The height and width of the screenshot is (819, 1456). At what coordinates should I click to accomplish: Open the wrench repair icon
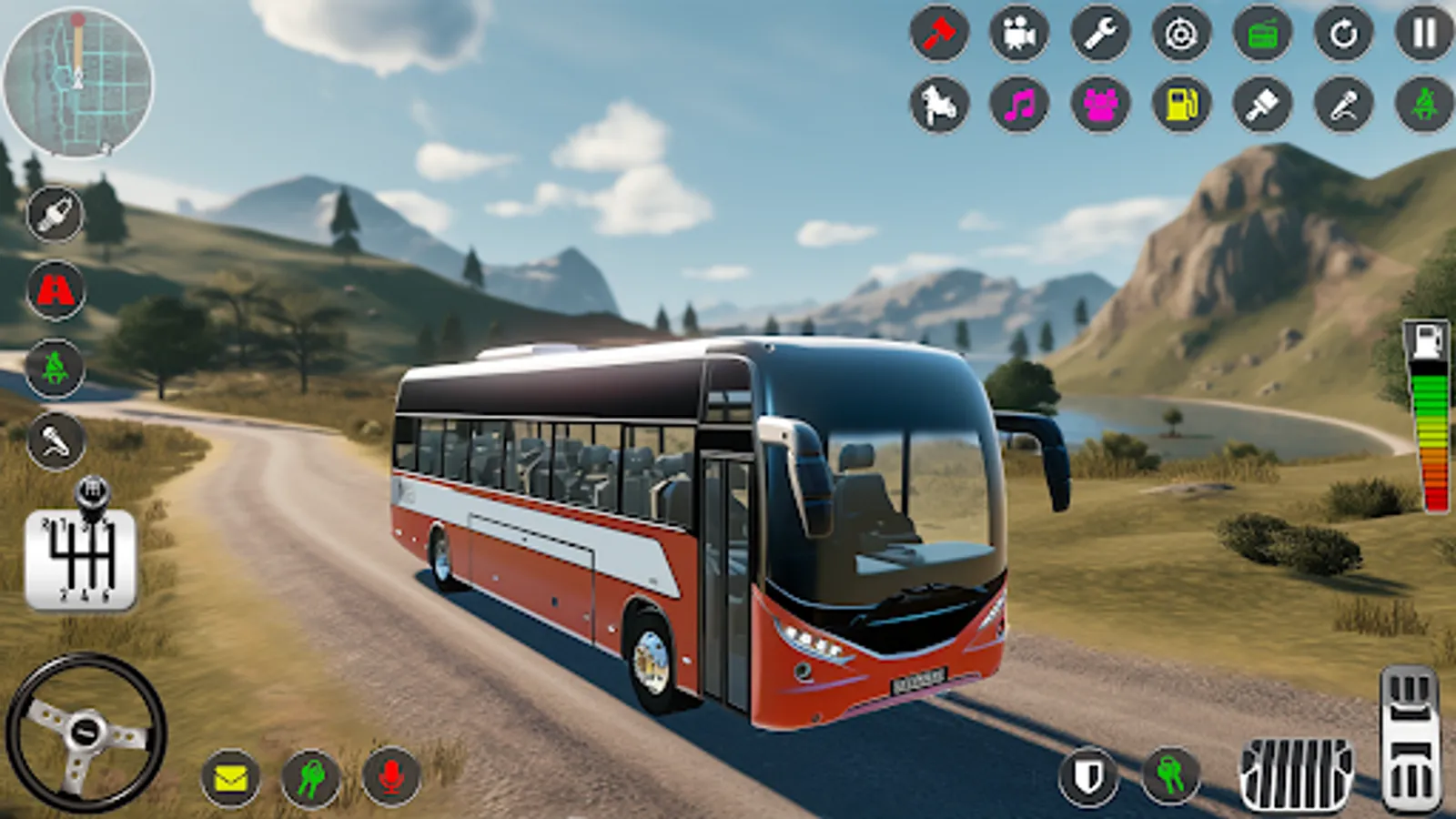point(1100,34)
